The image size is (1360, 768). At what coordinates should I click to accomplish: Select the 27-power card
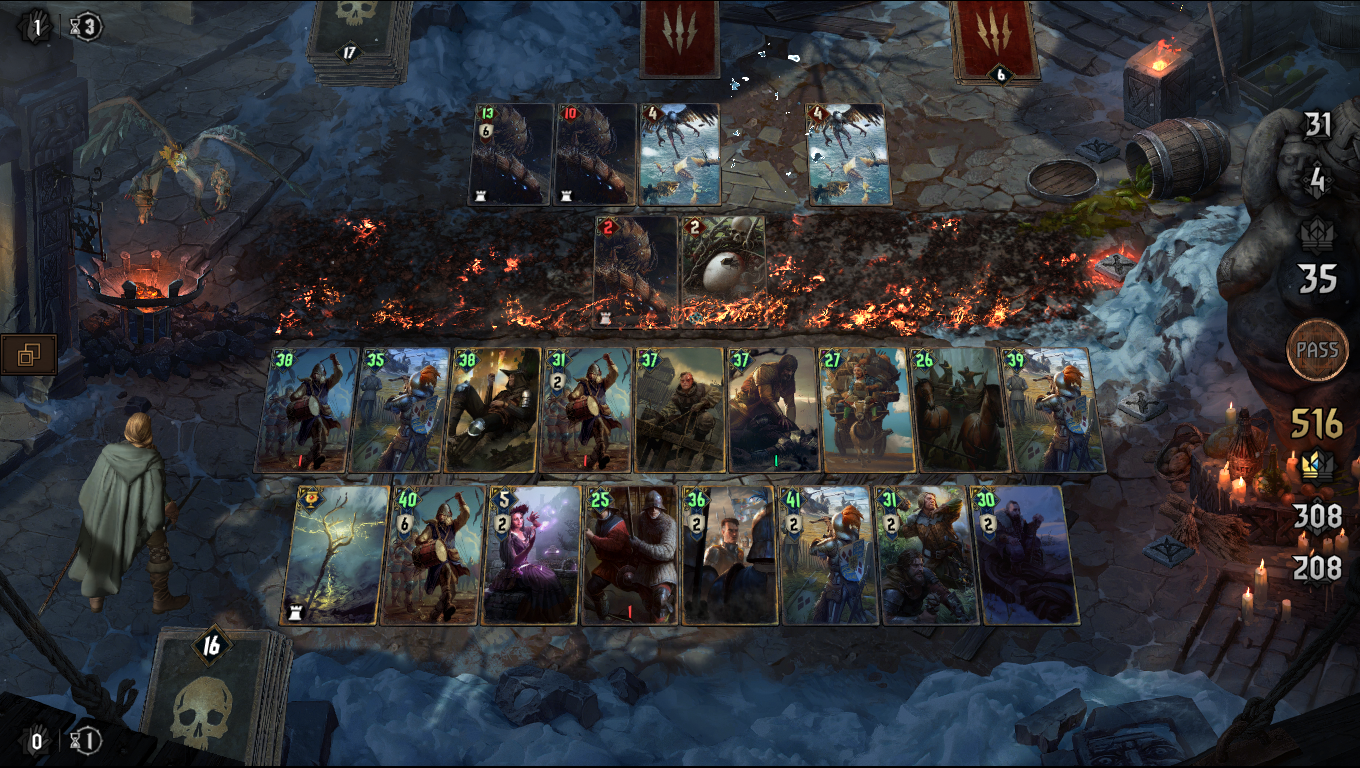[866, 410]
